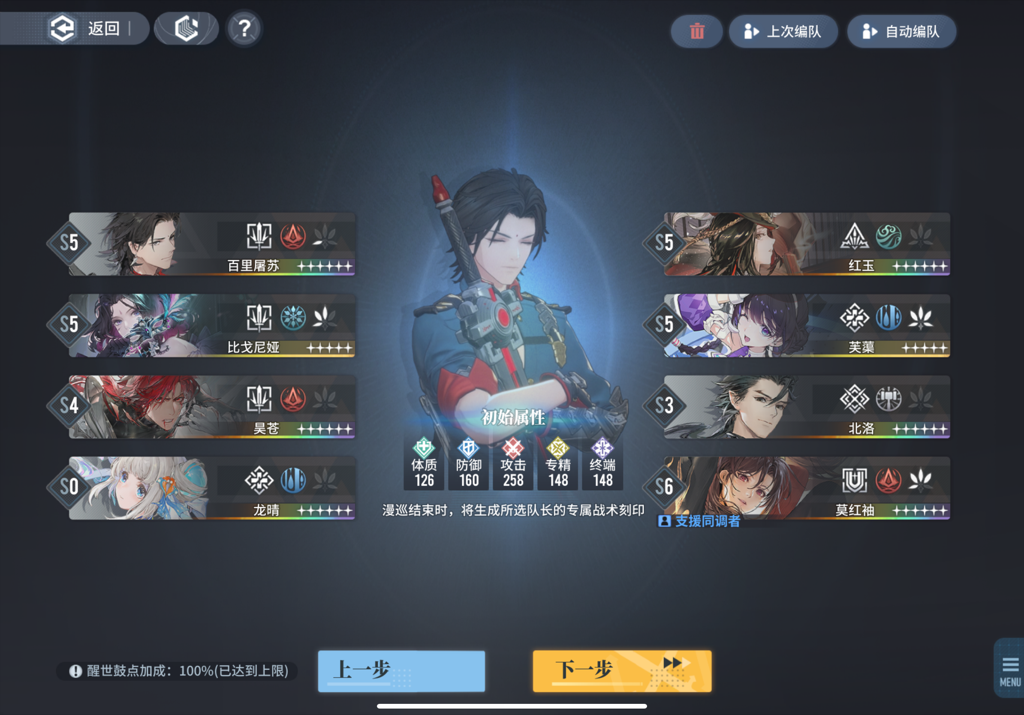Choose the 红玉 character card
The image size is (1024, 715).
[807, 244]
